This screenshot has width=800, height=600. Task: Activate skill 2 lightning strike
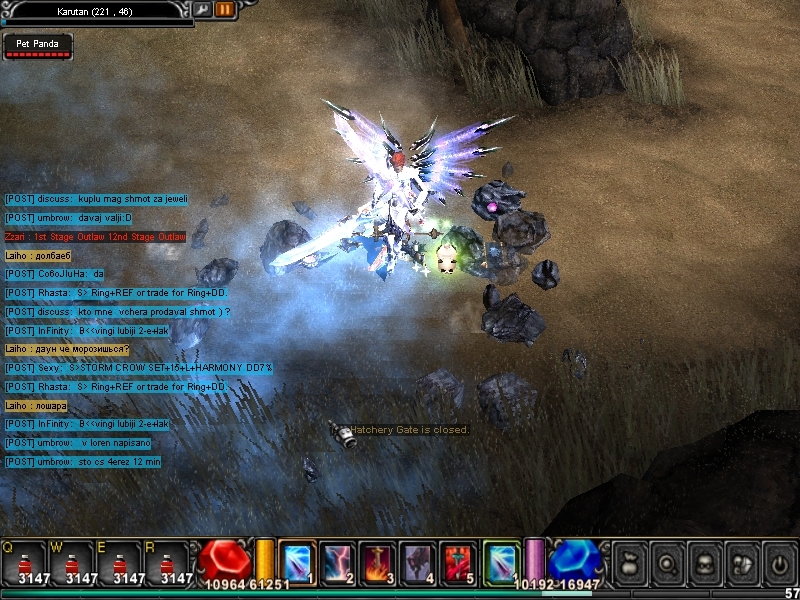pyautogui.click(x=337, y=561)
